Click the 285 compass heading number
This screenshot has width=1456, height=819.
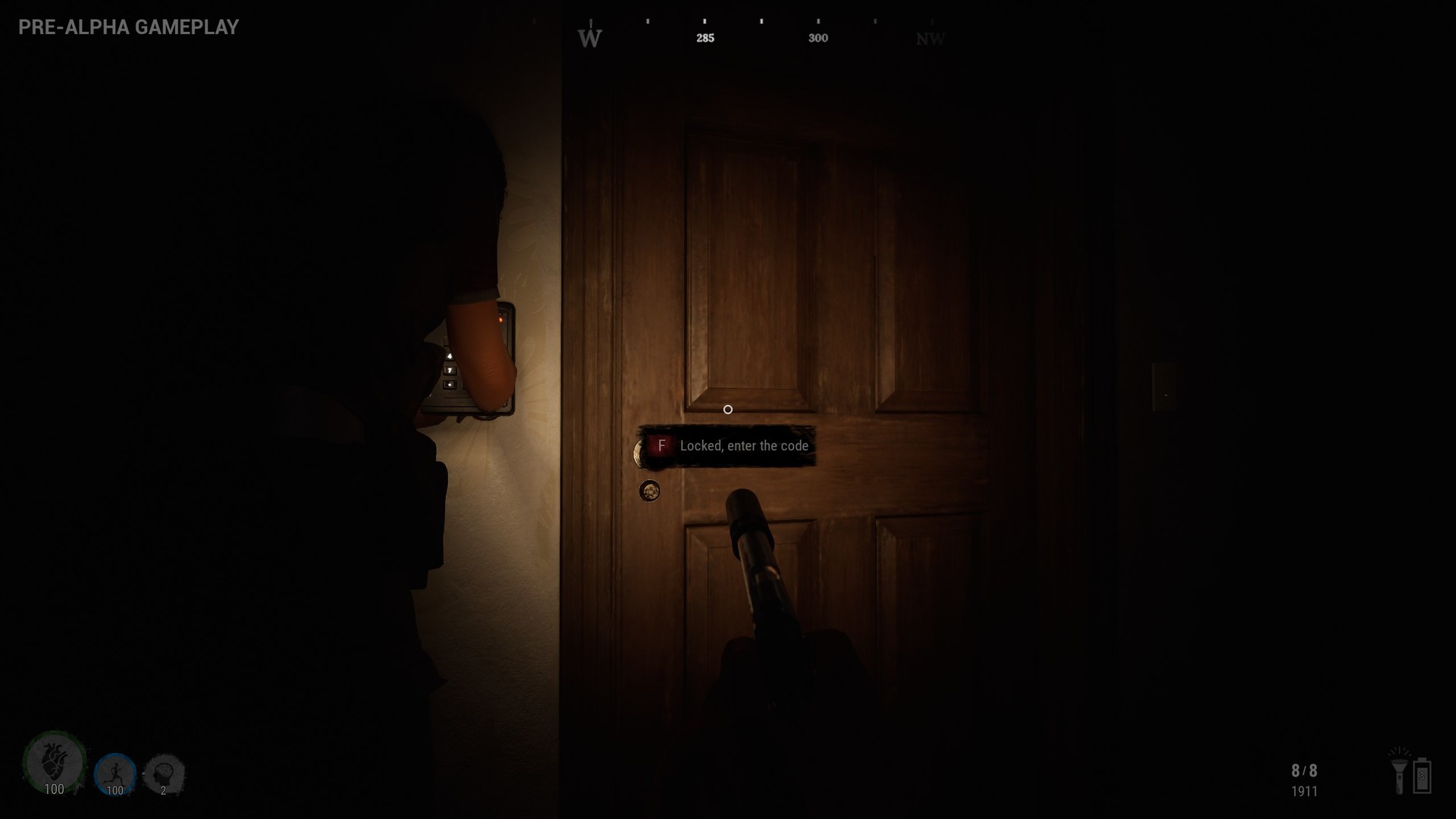[704, 36]
